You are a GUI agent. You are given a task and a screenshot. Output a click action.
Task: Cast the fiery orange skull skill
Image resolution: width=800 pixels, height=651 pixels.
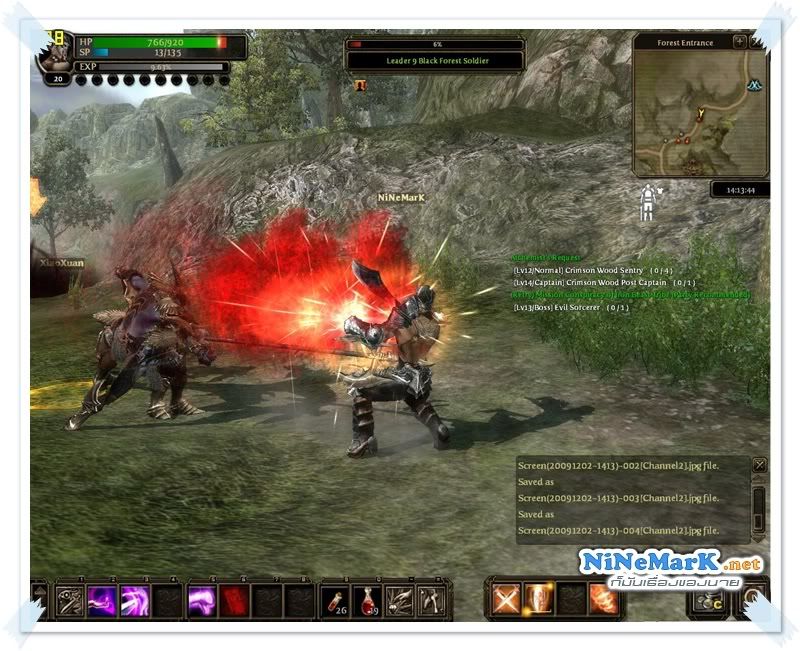(x=603, y=598)
